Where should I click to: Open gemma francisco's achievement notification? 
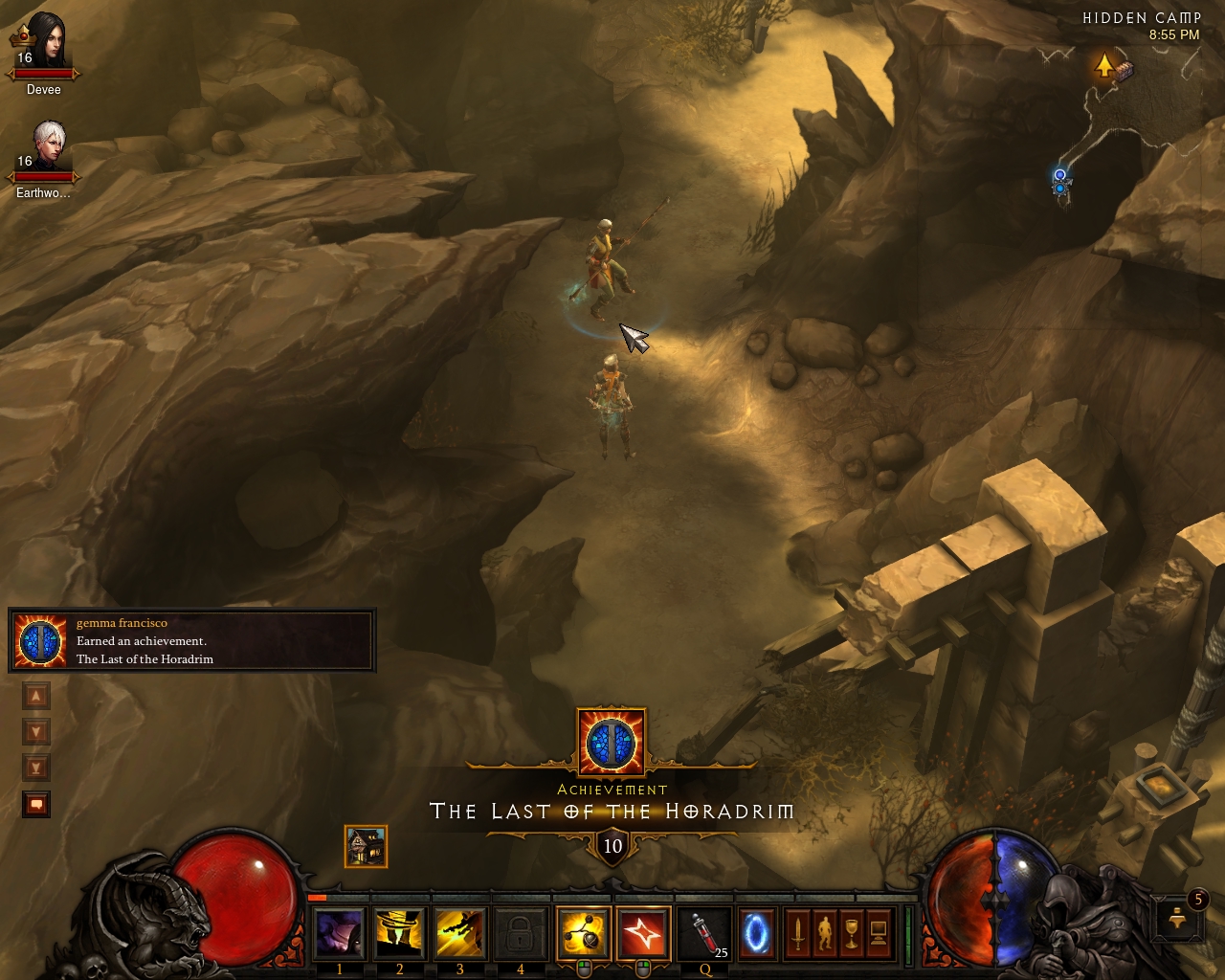[191, 640]
